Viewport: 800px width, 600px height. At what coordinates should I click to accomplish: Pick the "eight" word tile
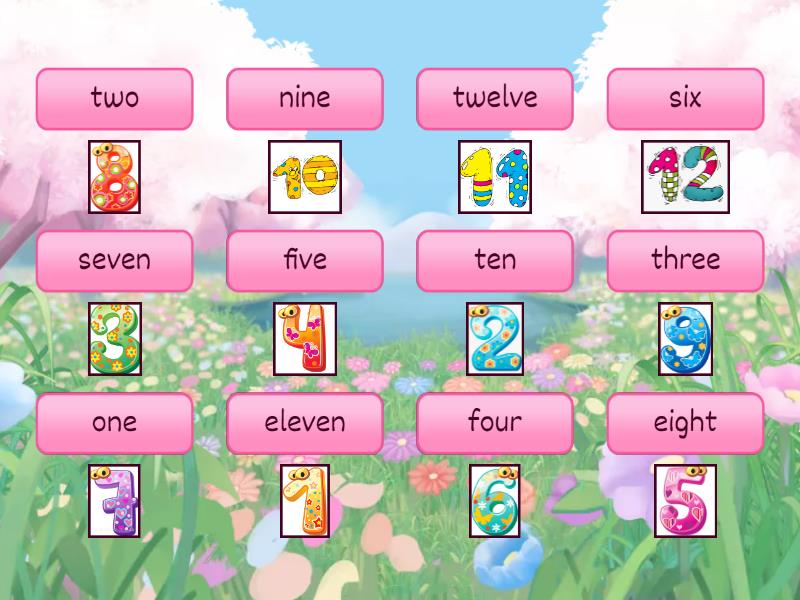tap(685, 423)
